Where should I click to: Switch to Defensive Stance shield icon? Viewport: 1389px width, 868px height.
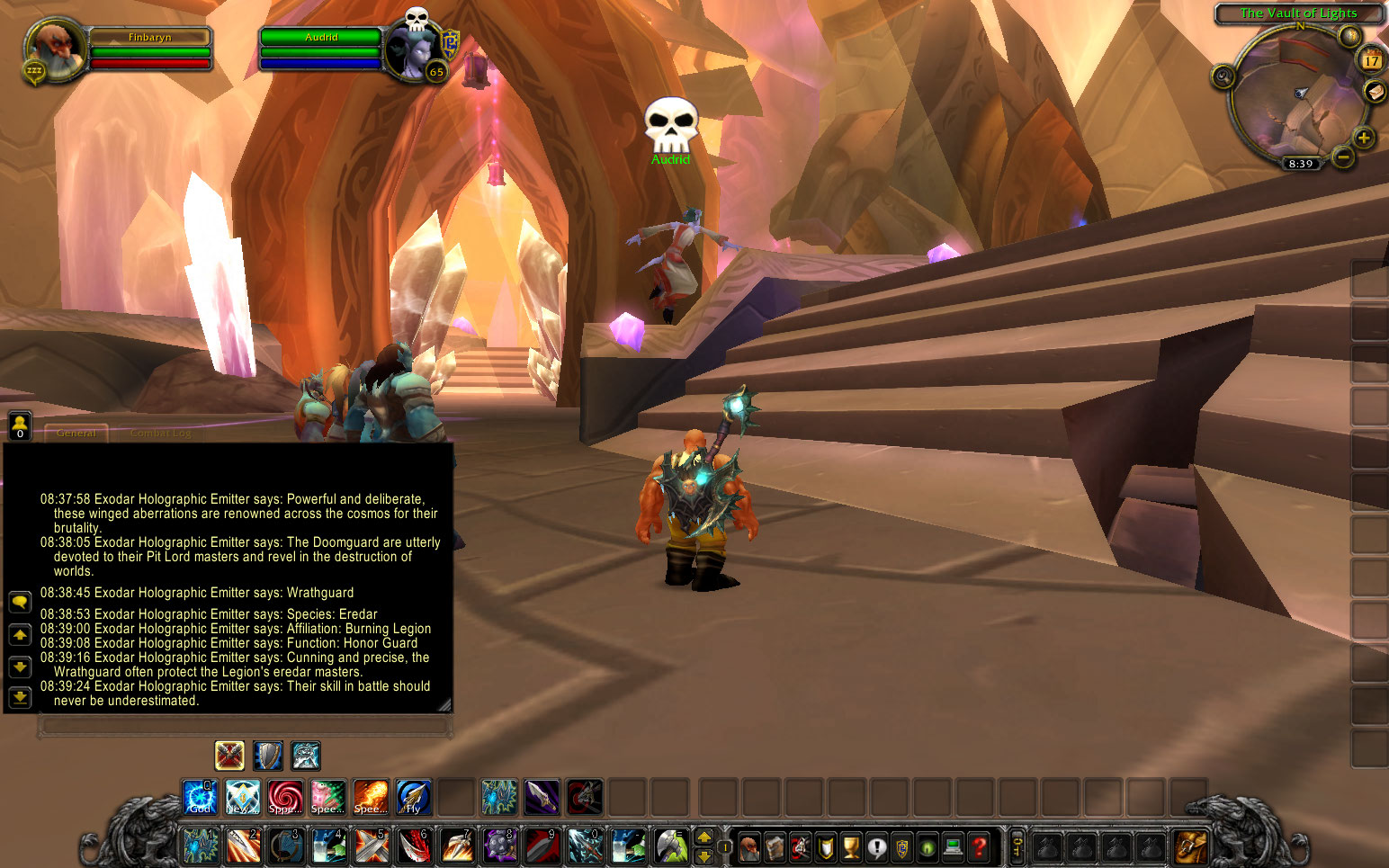(267, 756)
